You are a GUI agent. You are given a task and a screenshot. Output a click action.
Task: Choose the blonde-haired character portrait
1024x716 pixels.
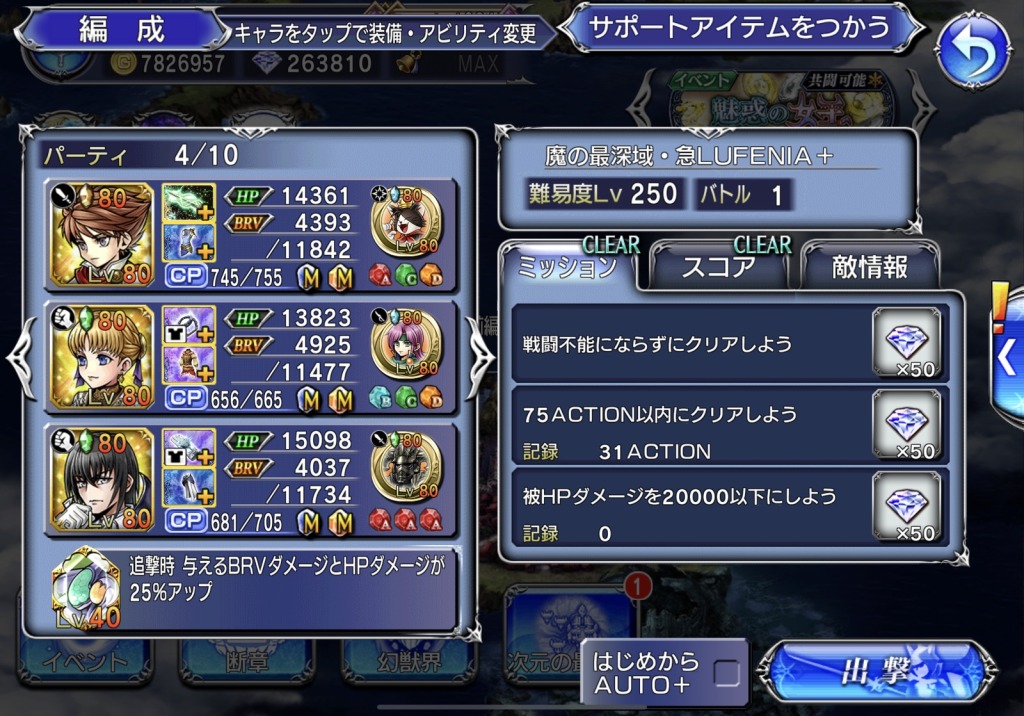102,357
